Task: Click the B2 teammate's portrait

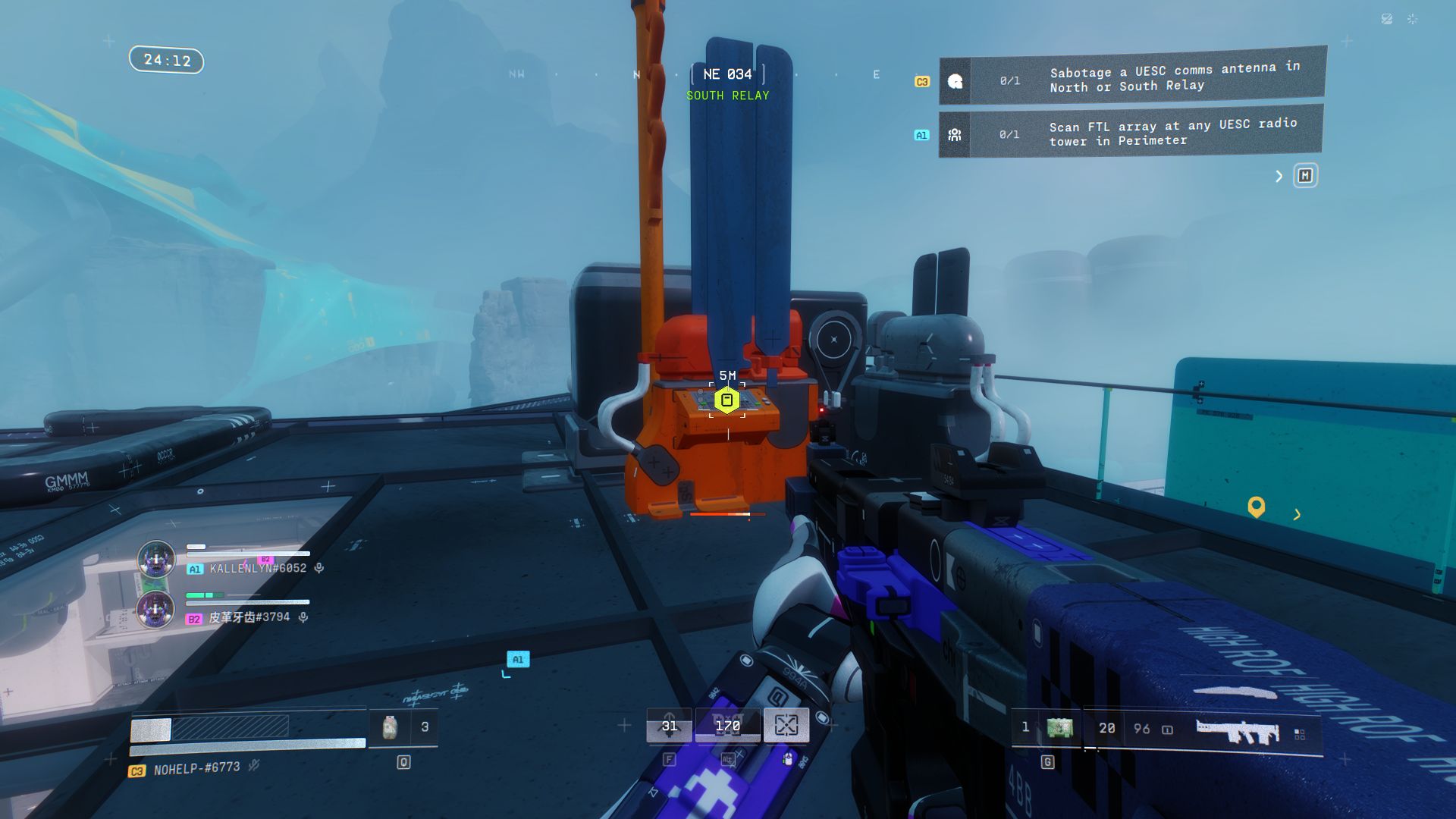Action: click(x=155, y=609)
